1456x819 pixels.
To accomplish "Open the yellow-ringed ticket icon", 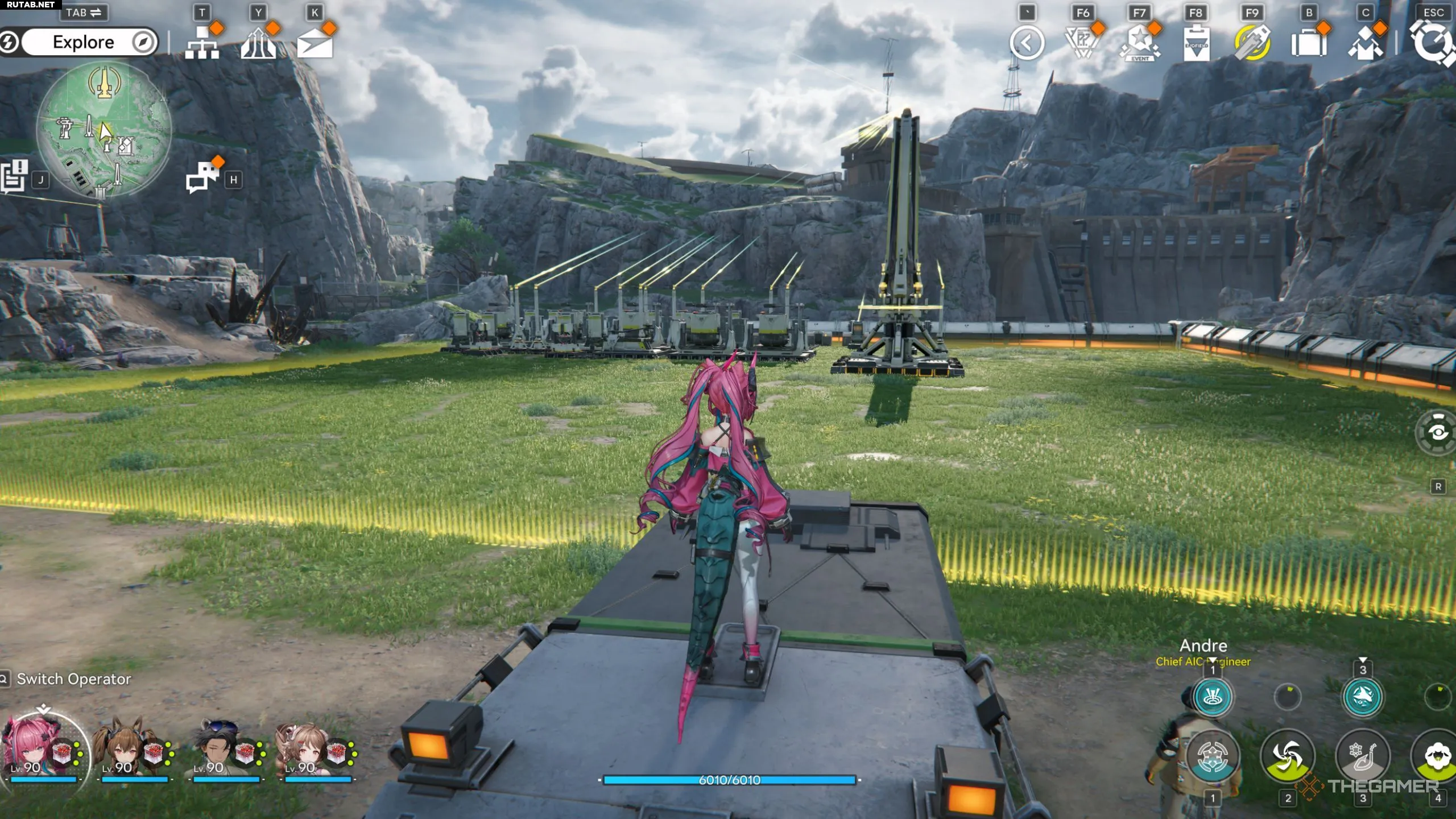I will [x=1252, y=43].
